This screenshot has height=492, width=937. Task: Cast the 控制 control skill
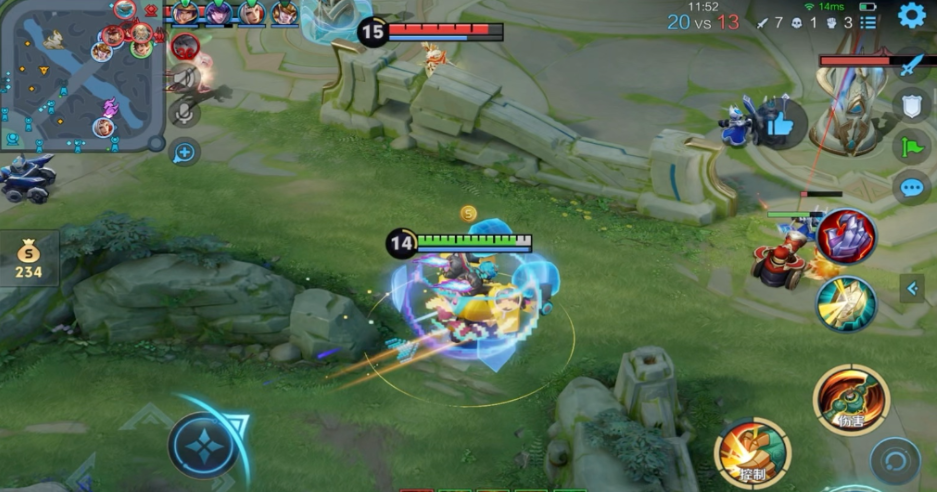point(752,453)
